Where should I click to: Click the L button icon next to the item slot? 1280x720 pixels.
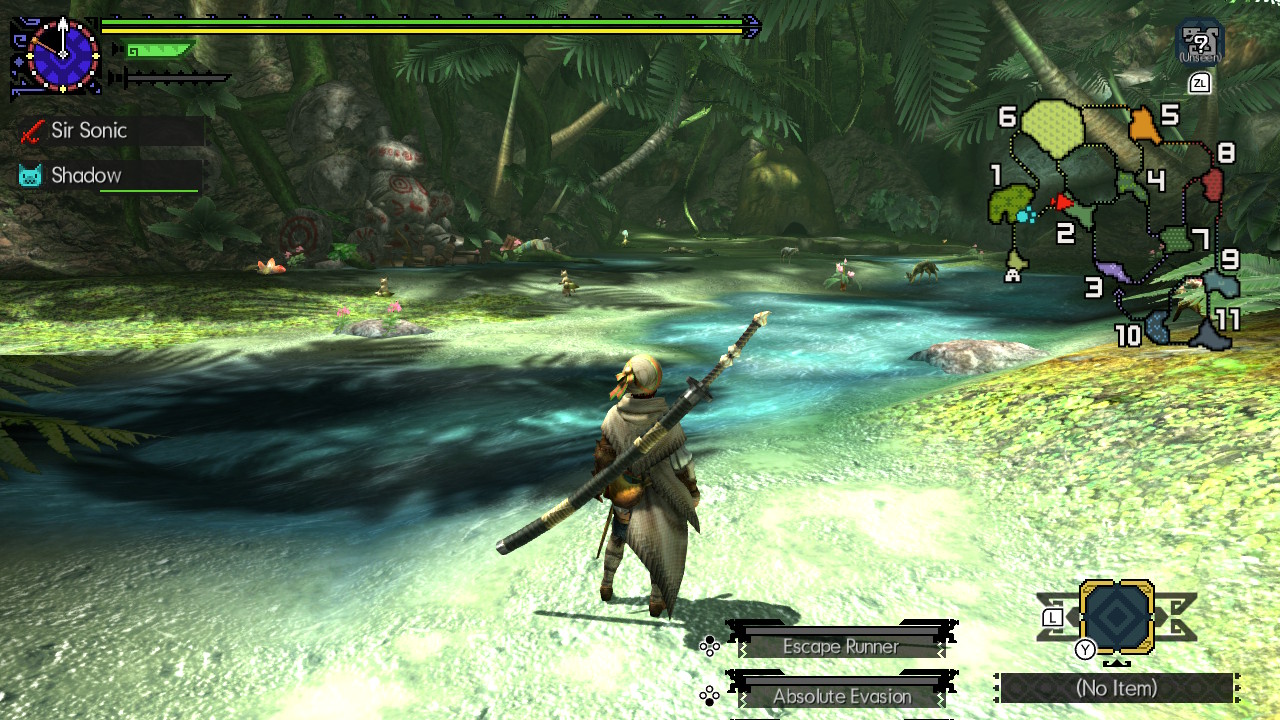tap(1051, 620)
